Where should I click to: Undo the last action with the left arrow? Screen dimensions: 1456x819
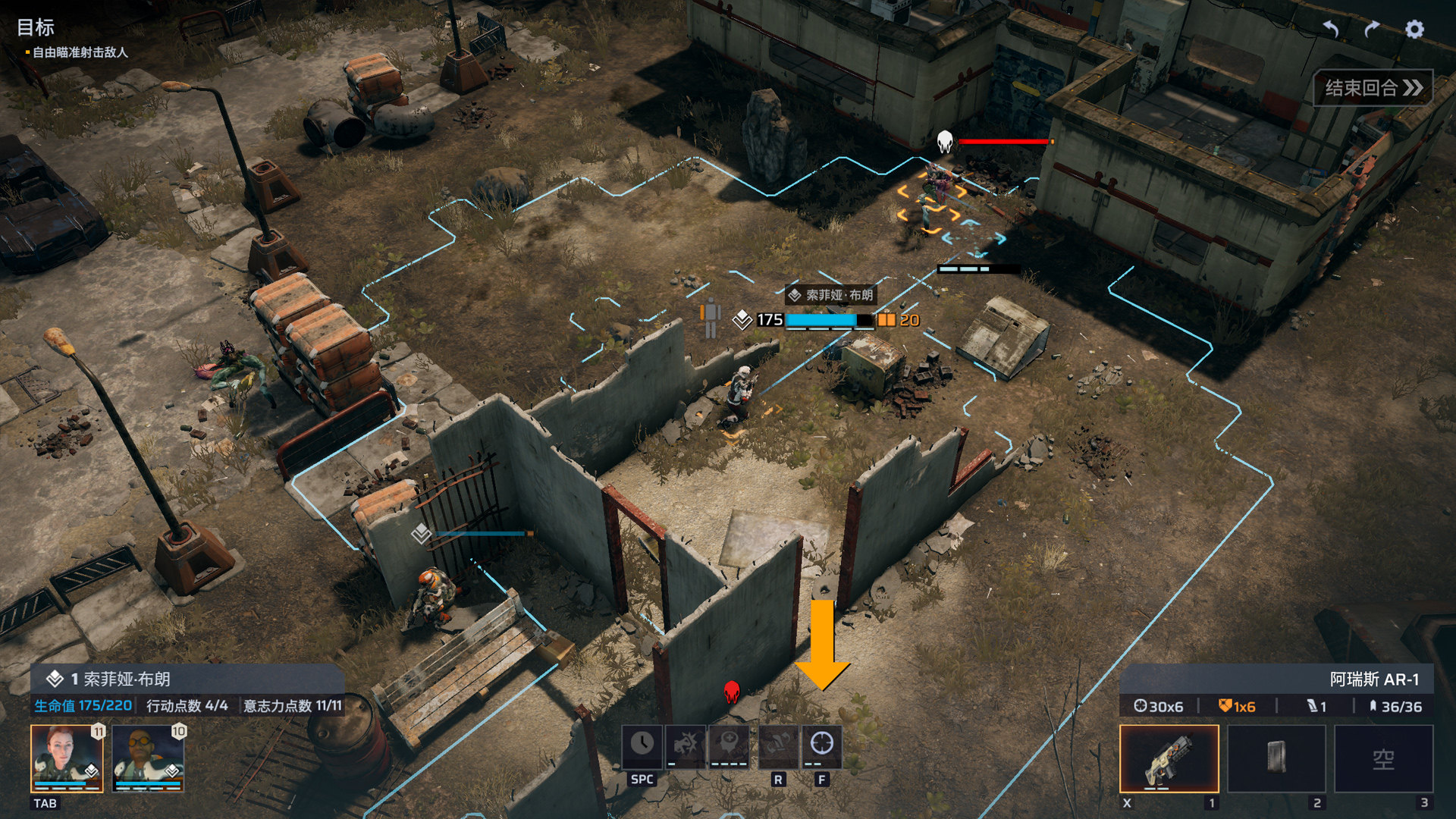1331,30
